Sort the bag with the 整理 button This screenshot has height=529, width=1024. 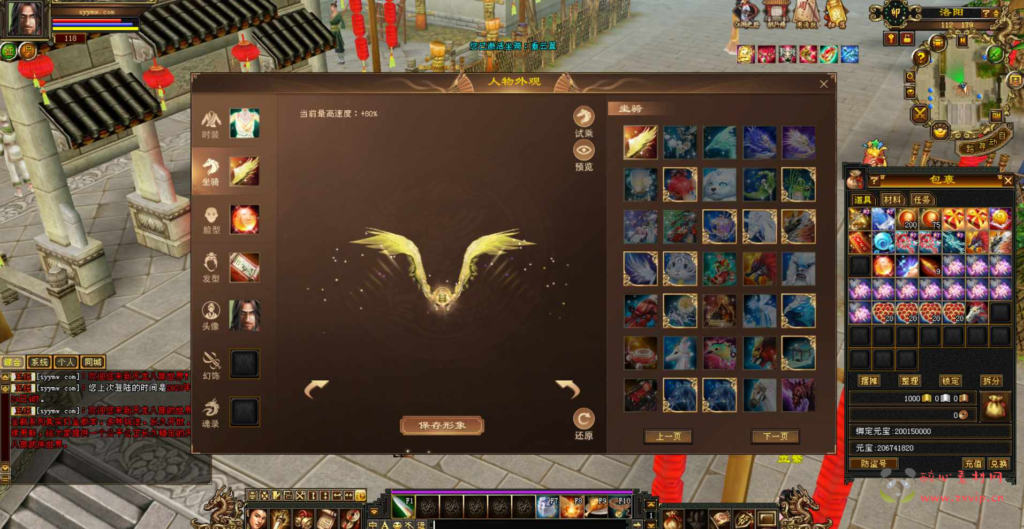coord(910,380)
